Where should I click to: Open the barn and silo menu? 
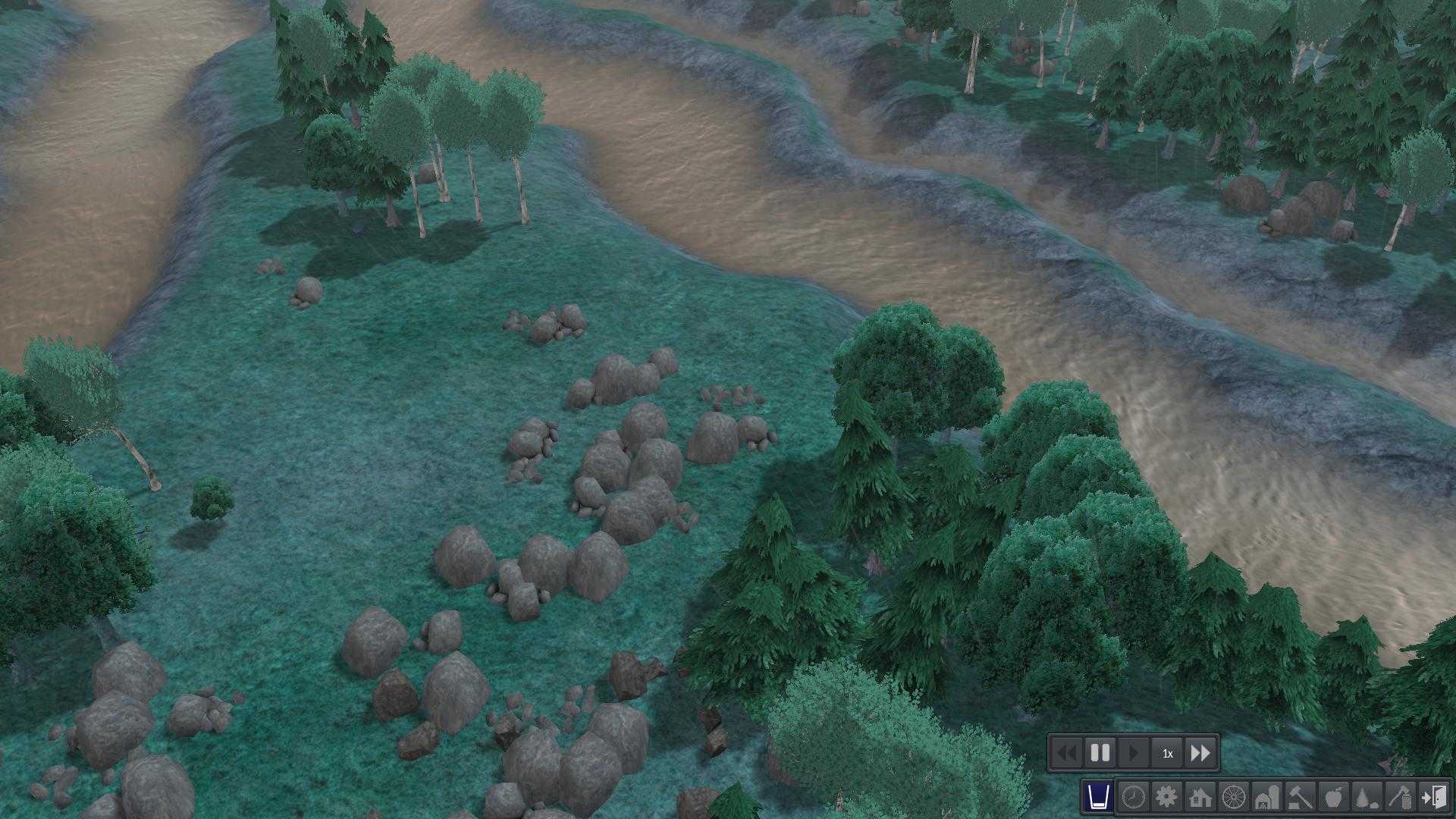(1268, 797)
